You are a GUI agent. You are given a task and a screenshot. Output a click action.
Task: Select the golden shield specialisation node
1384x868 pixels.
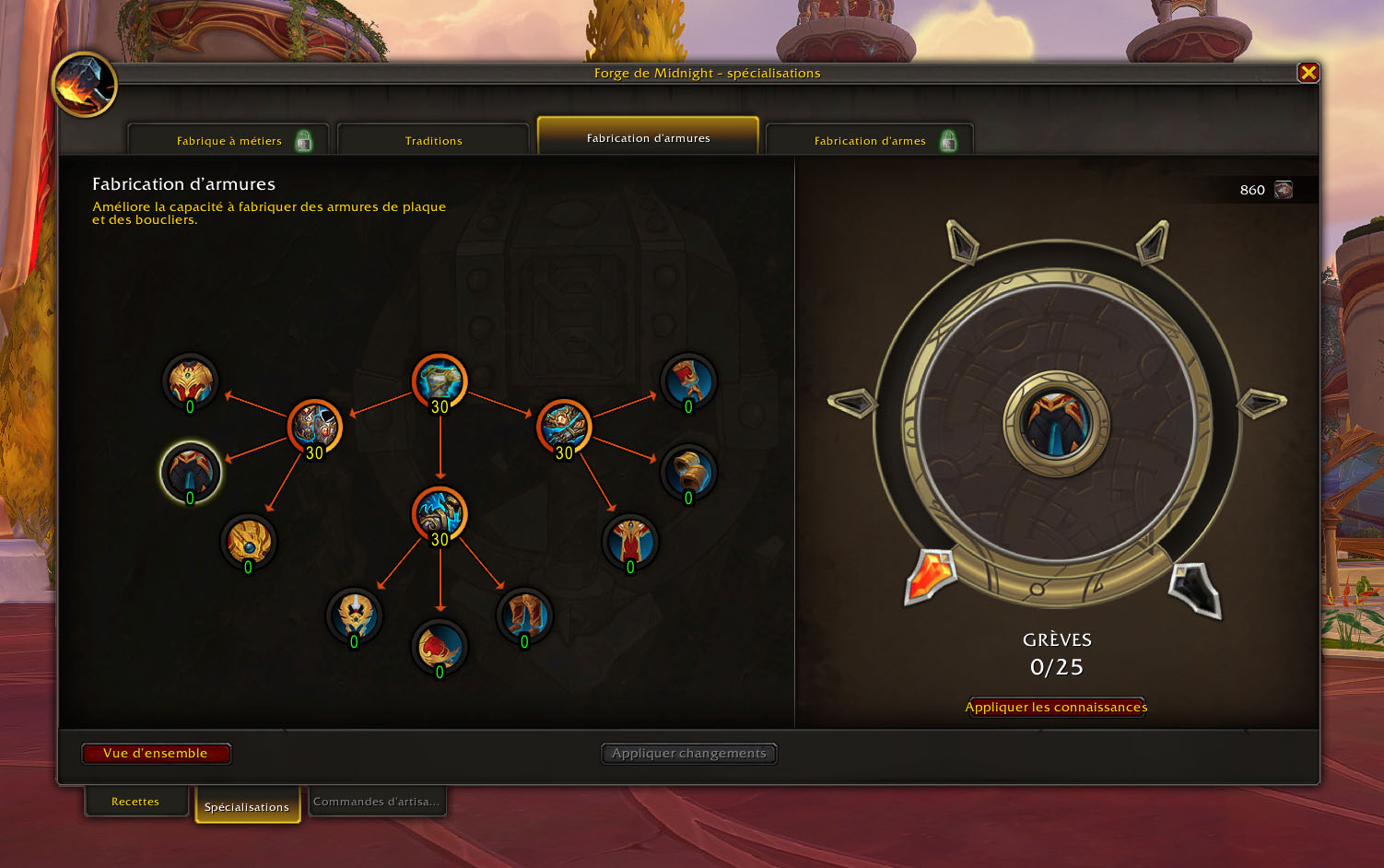click(x=248, y=541)
